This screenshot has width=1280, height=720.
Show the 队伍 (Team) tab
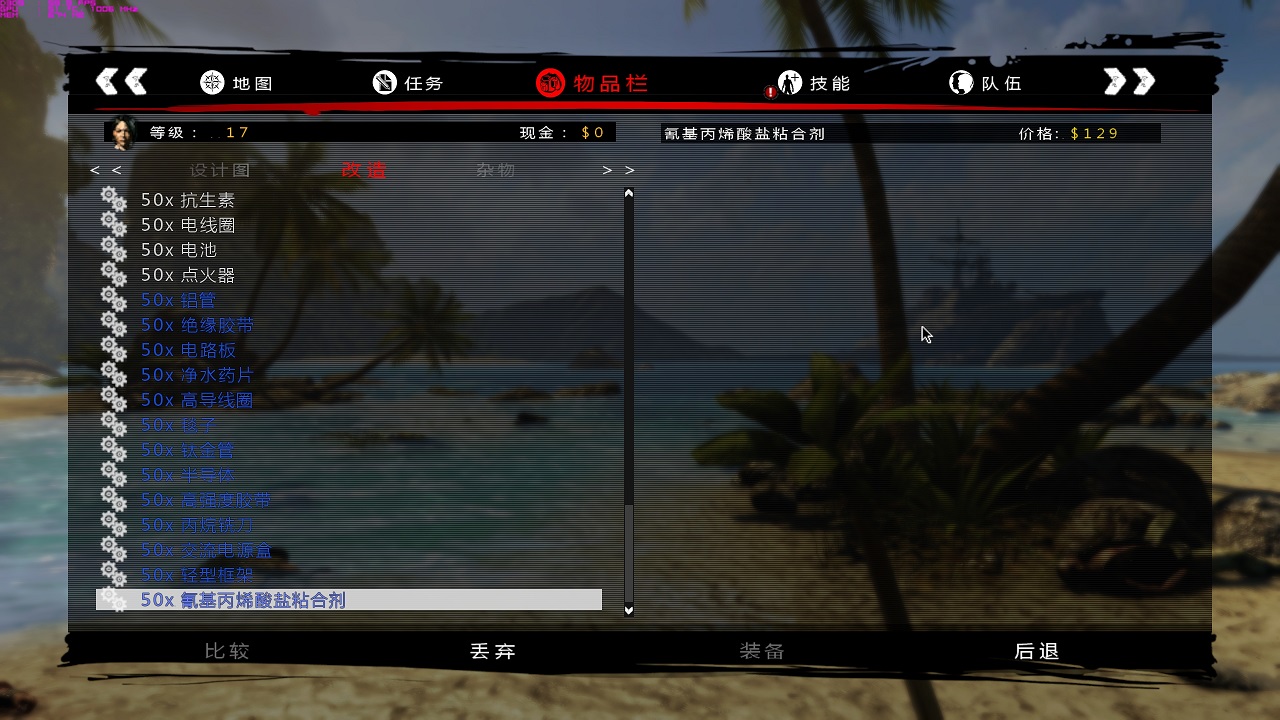(986, 83)
